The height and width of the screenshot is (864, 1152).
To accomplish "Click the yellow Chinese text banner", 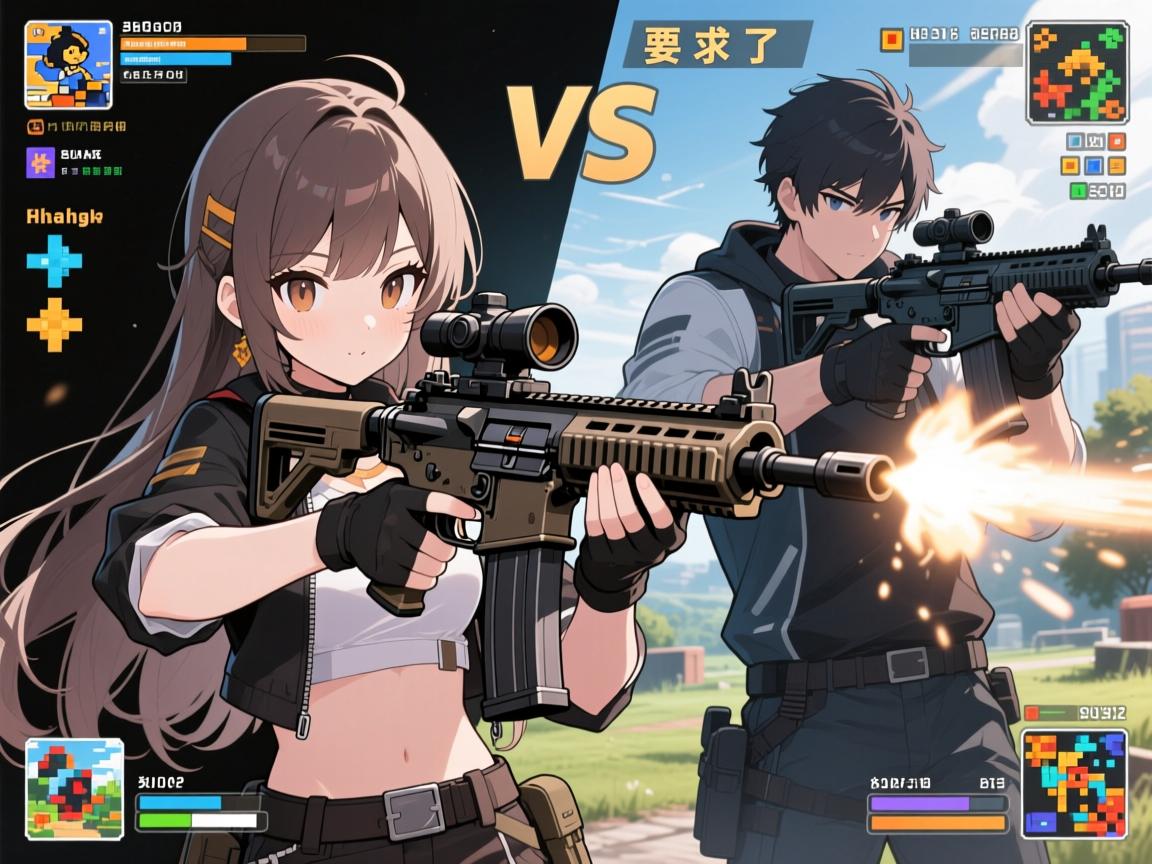I will point(716,45).
